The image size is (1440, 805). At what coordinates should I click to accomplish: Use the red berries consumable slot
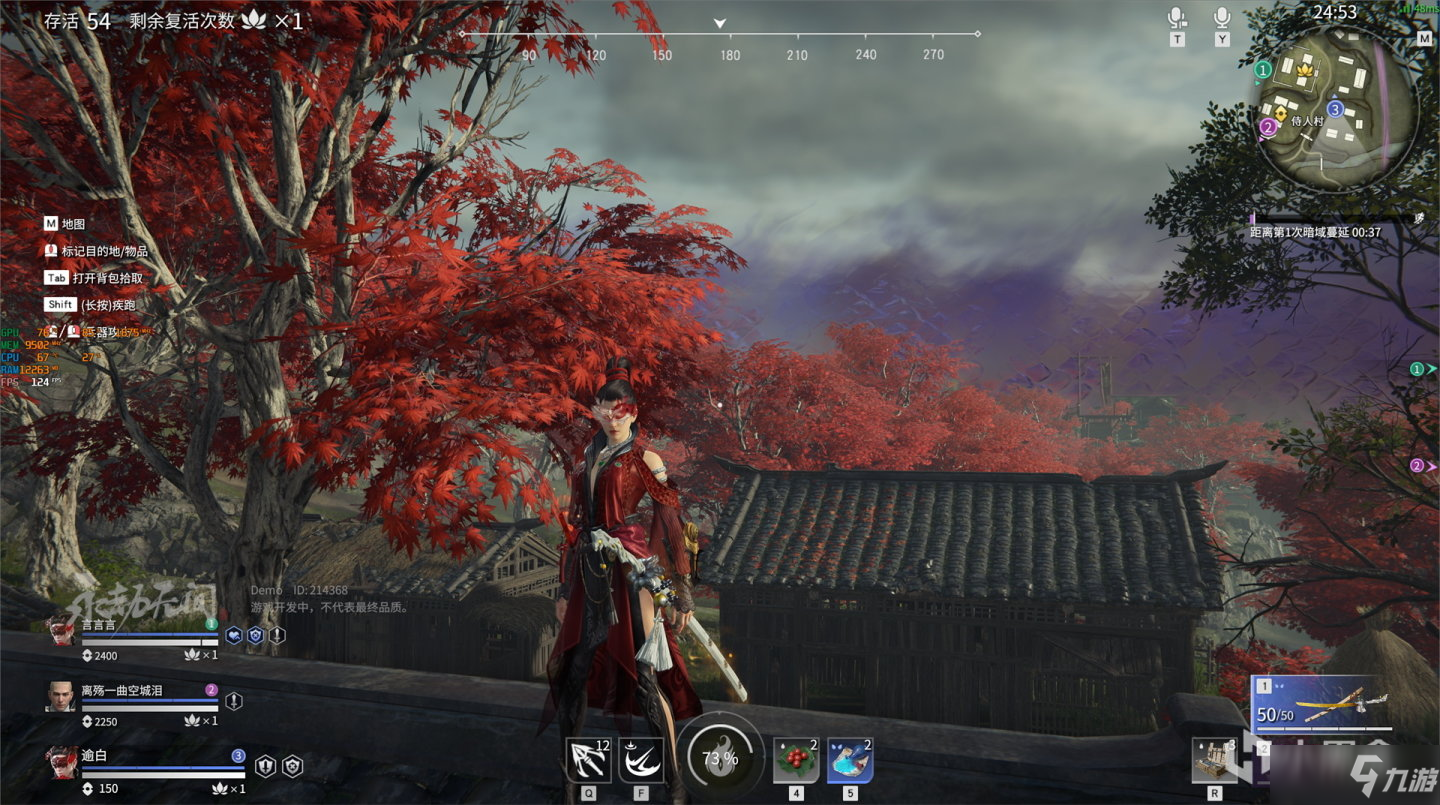point(796,760)
